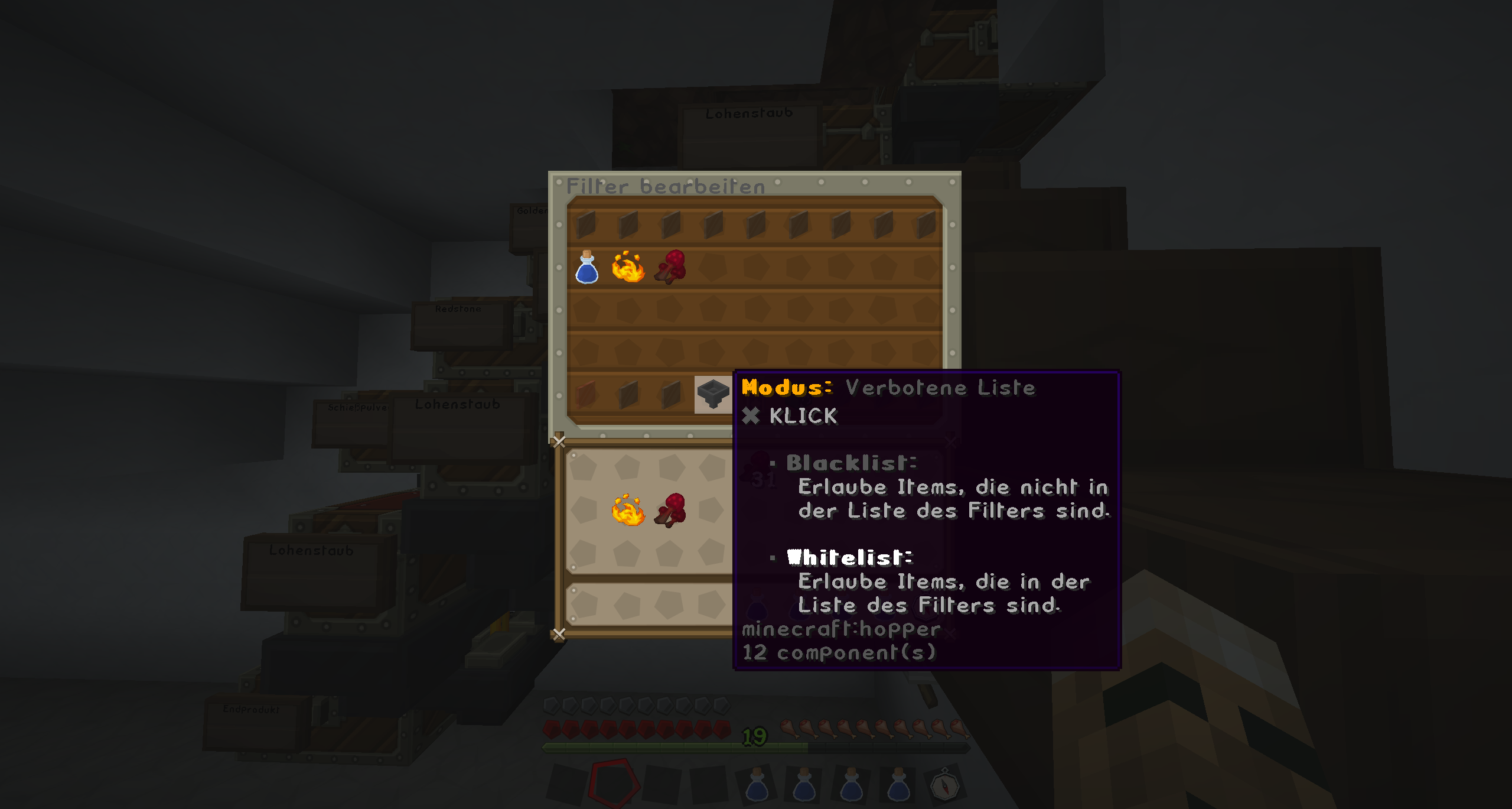Viewport: 1512px width, 809px height.
Task: Pick the nether wart from the player inventory
Action: point(671,510)
